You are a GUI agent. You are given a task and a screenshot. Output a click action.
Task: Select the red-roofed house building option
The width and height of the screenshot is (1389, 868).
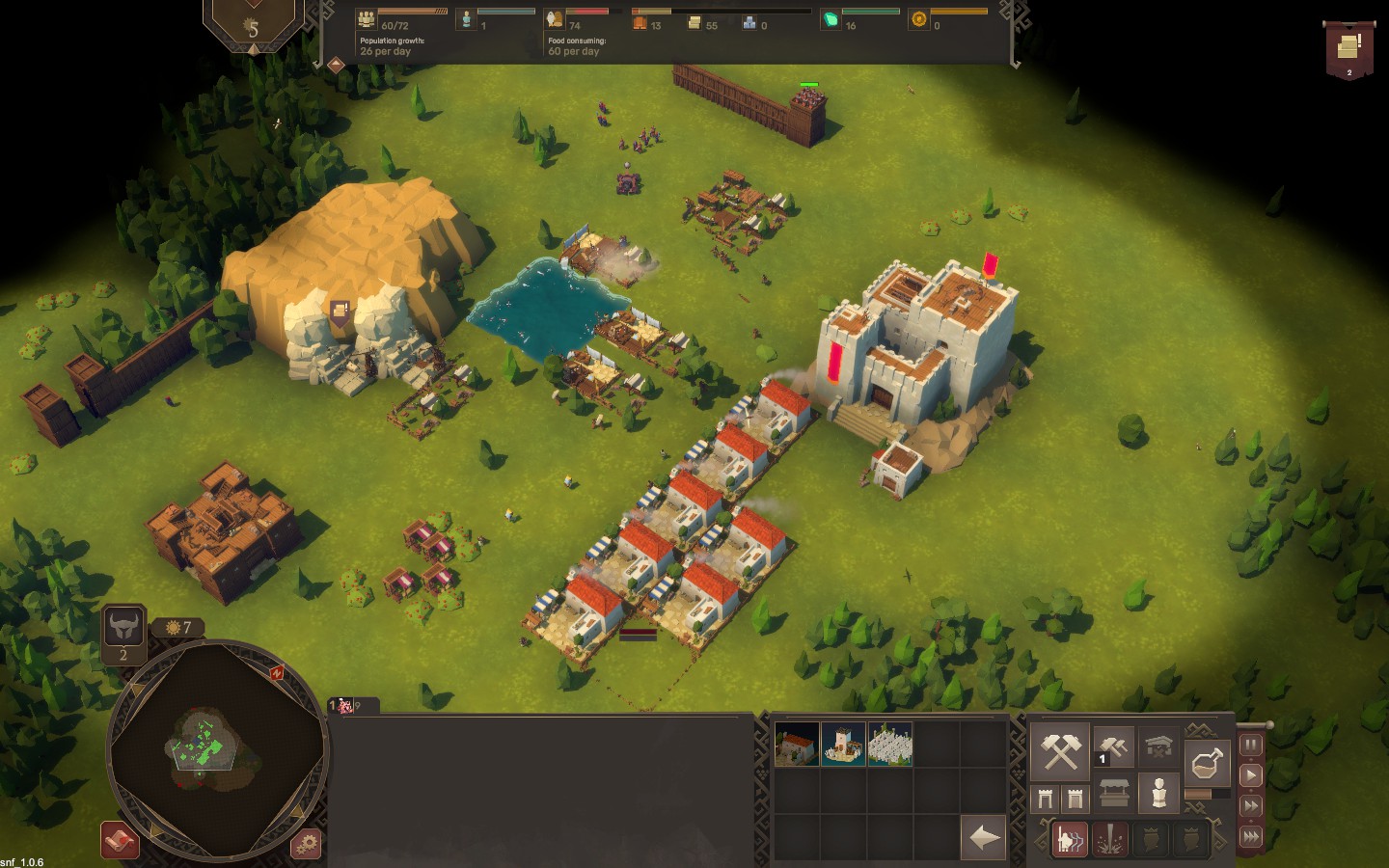point(796,745)
